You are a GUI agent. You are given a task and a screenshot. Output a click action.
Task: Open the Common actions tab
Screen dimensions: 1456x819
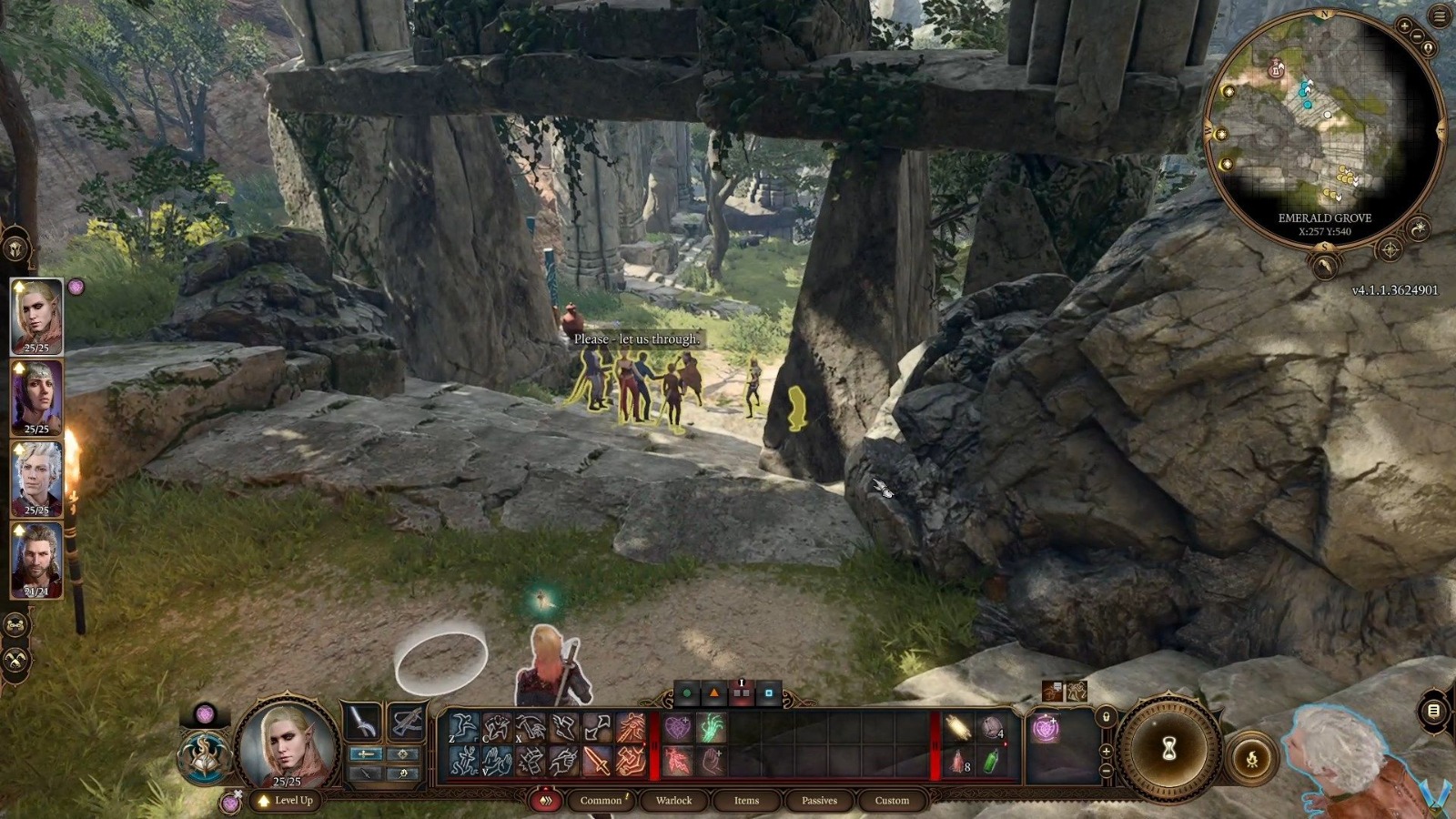pyautogui.click(x=601, y=801)
